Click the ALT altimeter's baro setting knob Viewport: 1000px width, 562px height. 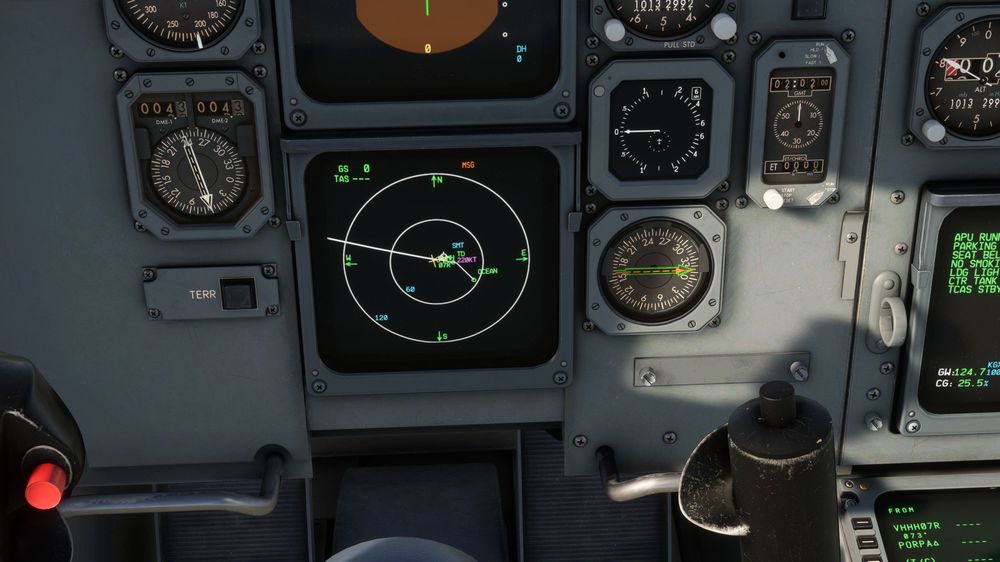coord(933,131)
